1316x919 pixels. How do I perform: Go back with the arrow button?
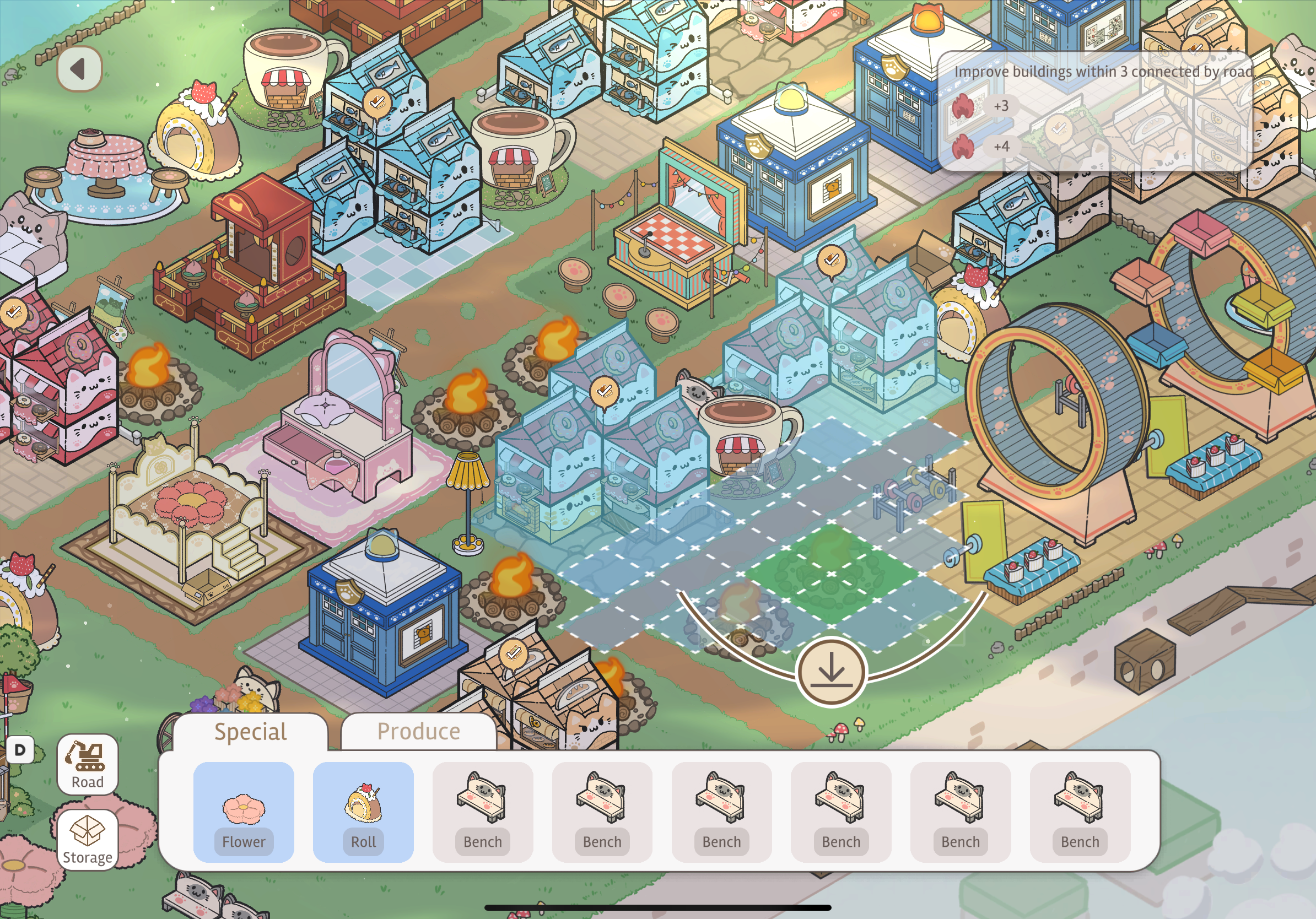(x=80, y=69)
